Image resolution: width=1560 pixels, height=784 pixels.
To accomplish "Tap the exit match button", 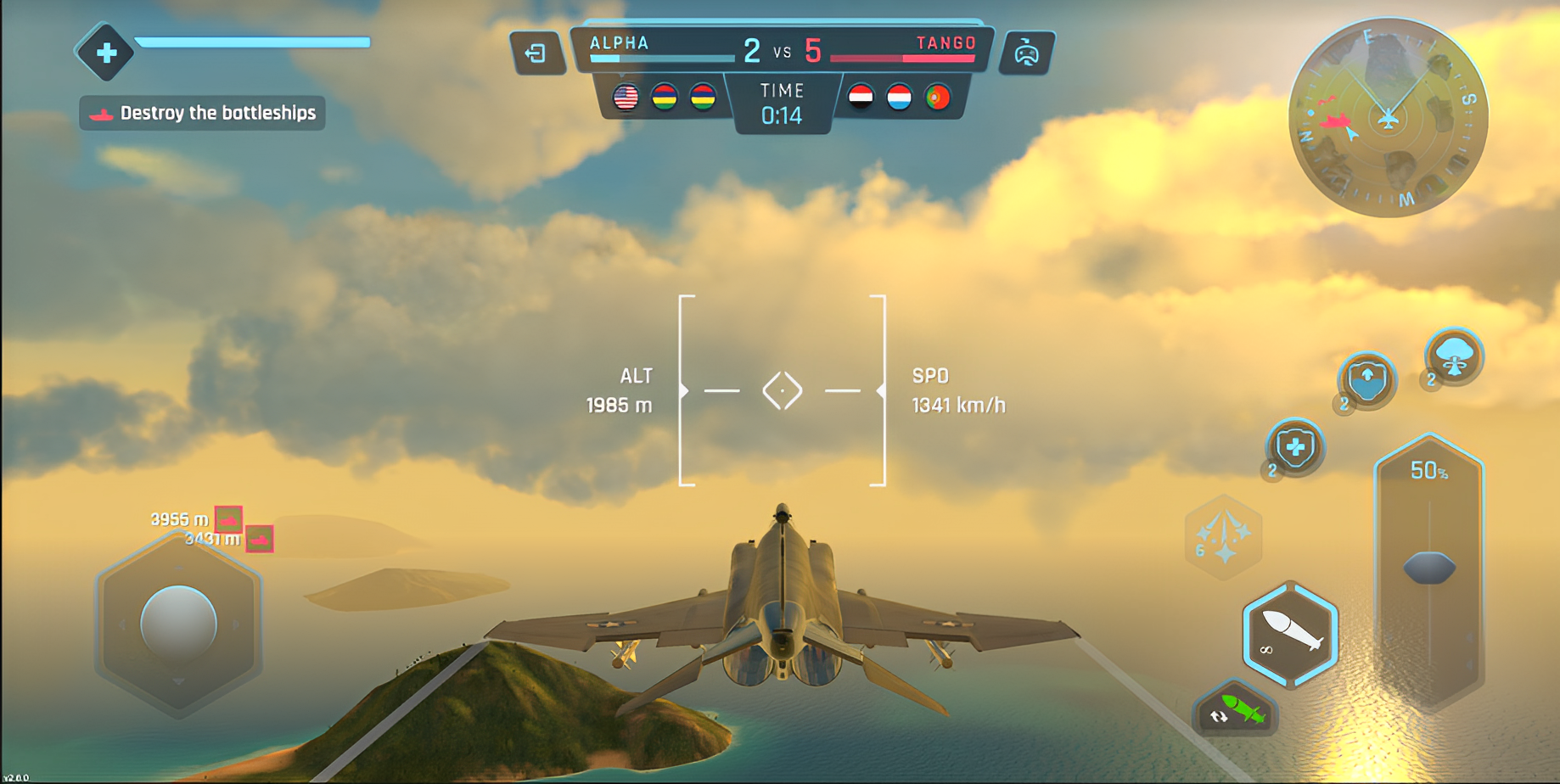I will (536, 53).
